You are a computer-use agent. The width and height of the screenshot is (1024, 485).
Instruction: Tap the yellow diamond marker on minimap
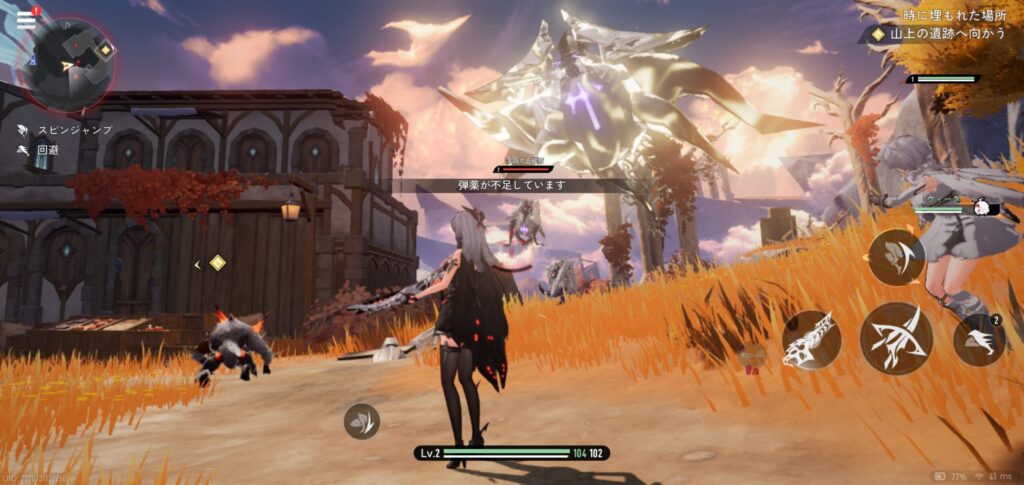(105, 47)
